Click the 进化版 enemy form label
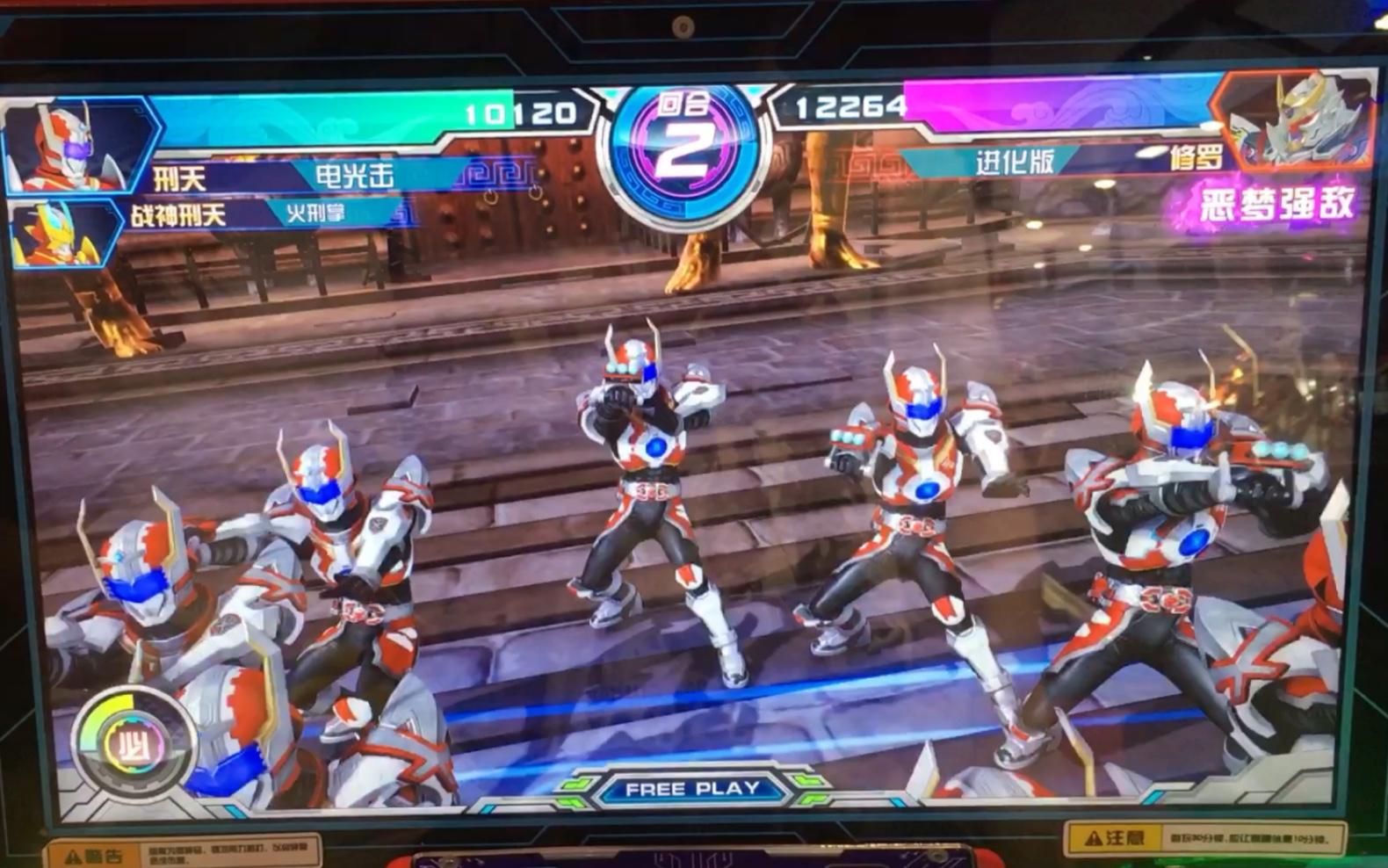Image resolution: width=1388 pixels, height=868 pixels. (x=1015, y=162)
